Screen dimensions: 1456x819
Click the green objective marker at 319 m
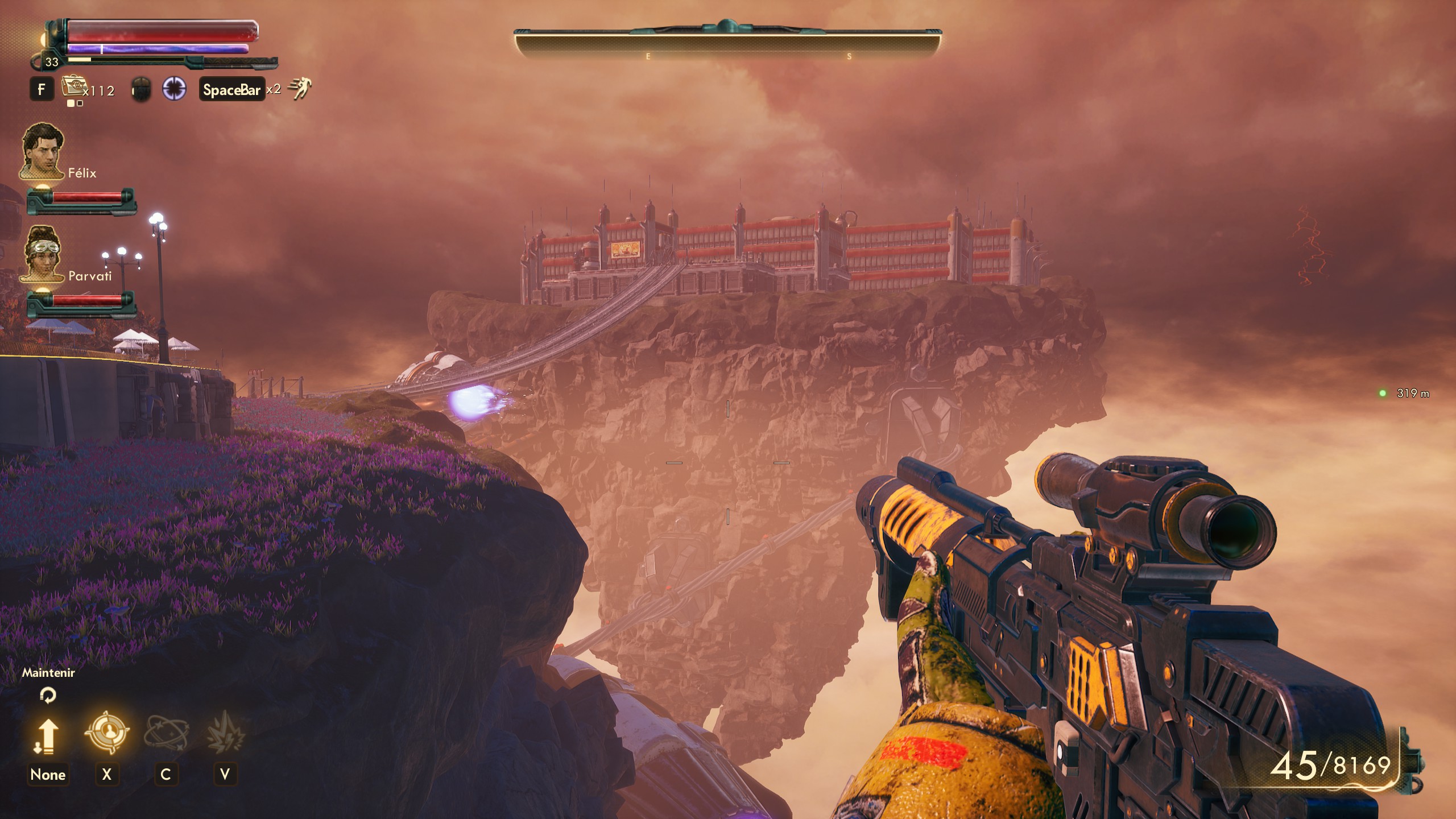tap(1382, 393)
